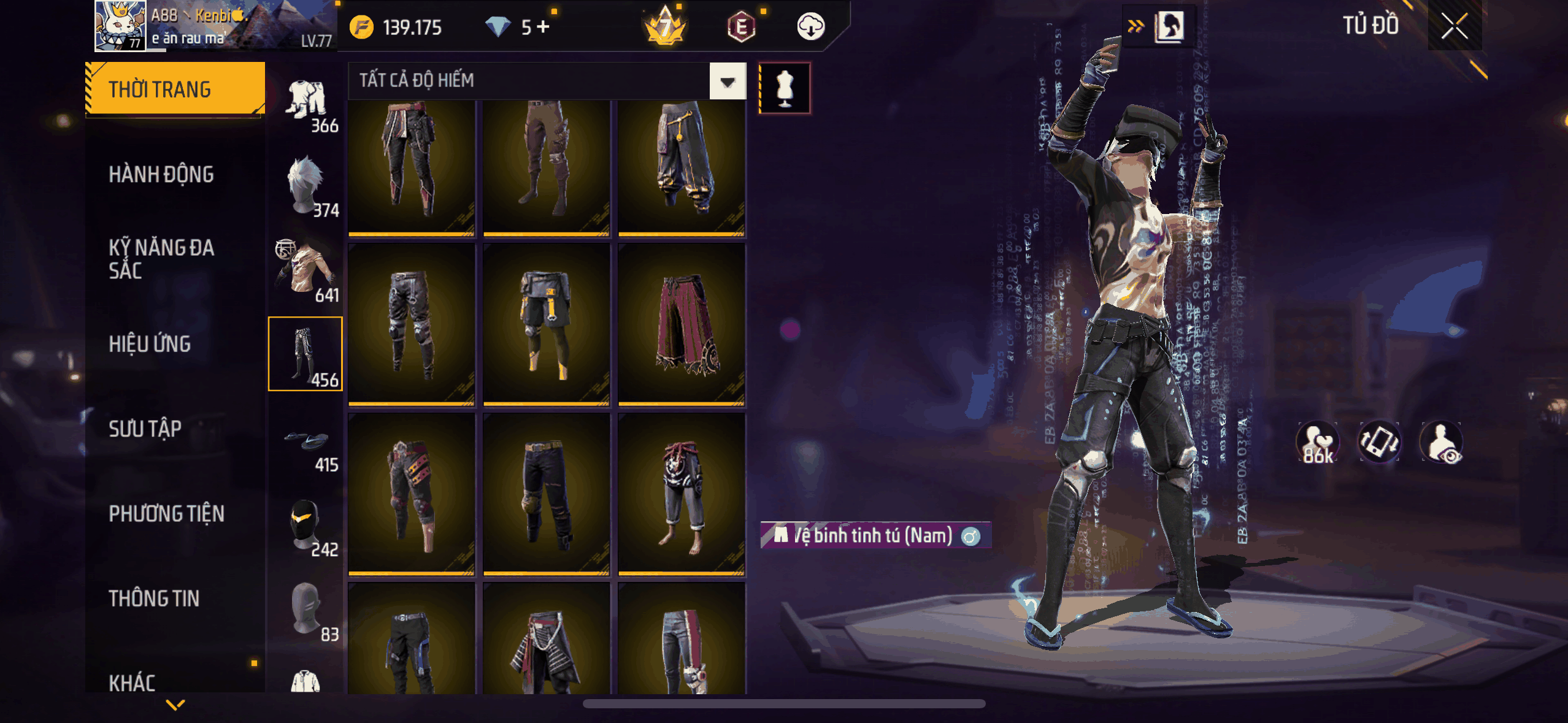Choose the black mask category with 242 items

[x=307, y=526]
